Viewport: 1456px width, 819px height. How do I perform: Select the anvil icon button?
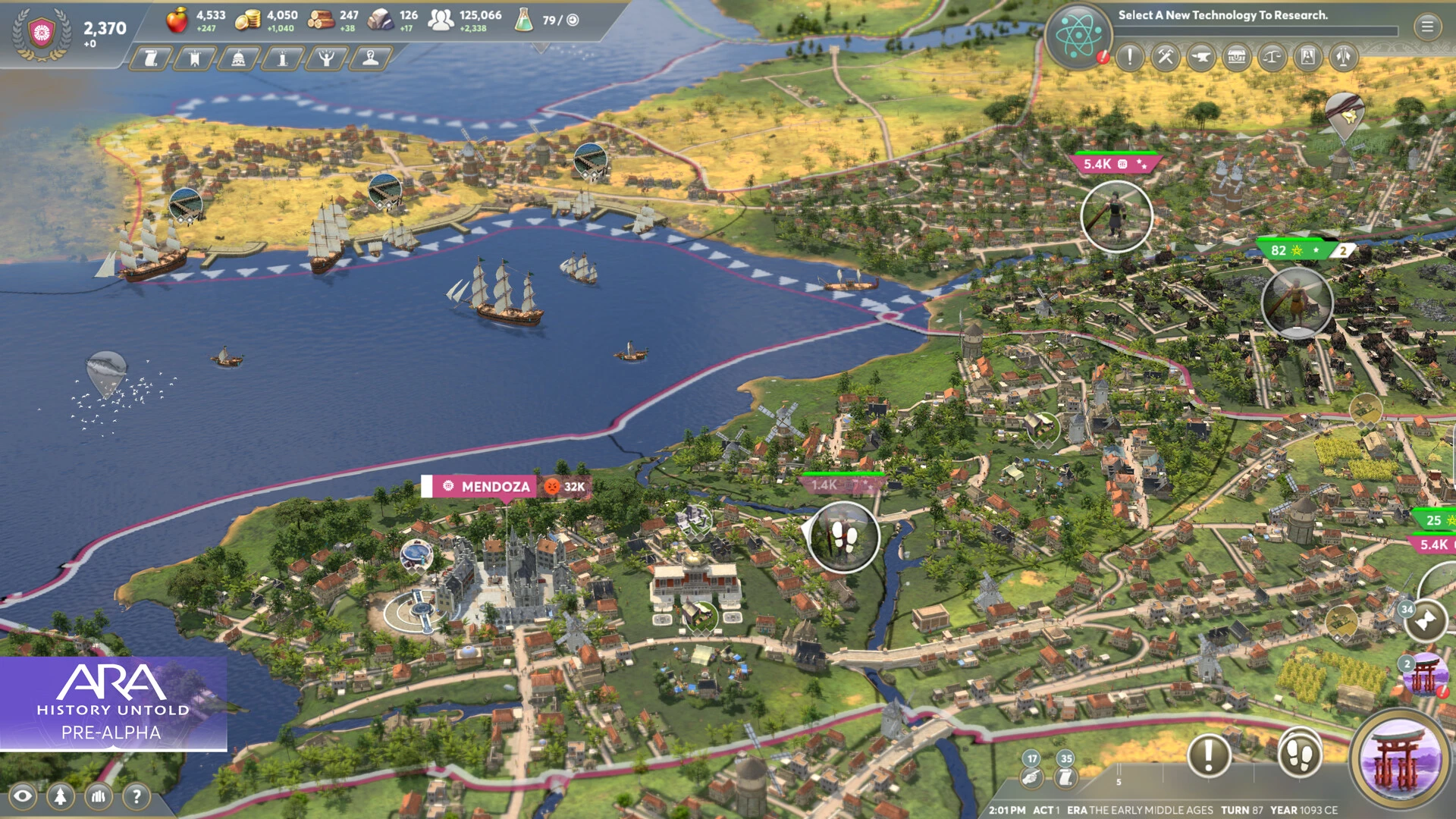[x=1201, y=57]
